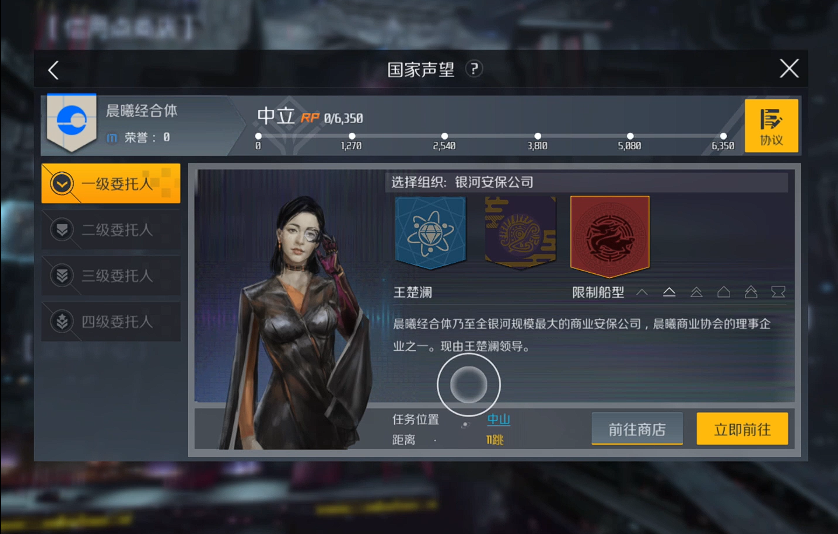Go back with the left arrow
838x534 pixels.
pyautogui.click(x=54, y=69)
